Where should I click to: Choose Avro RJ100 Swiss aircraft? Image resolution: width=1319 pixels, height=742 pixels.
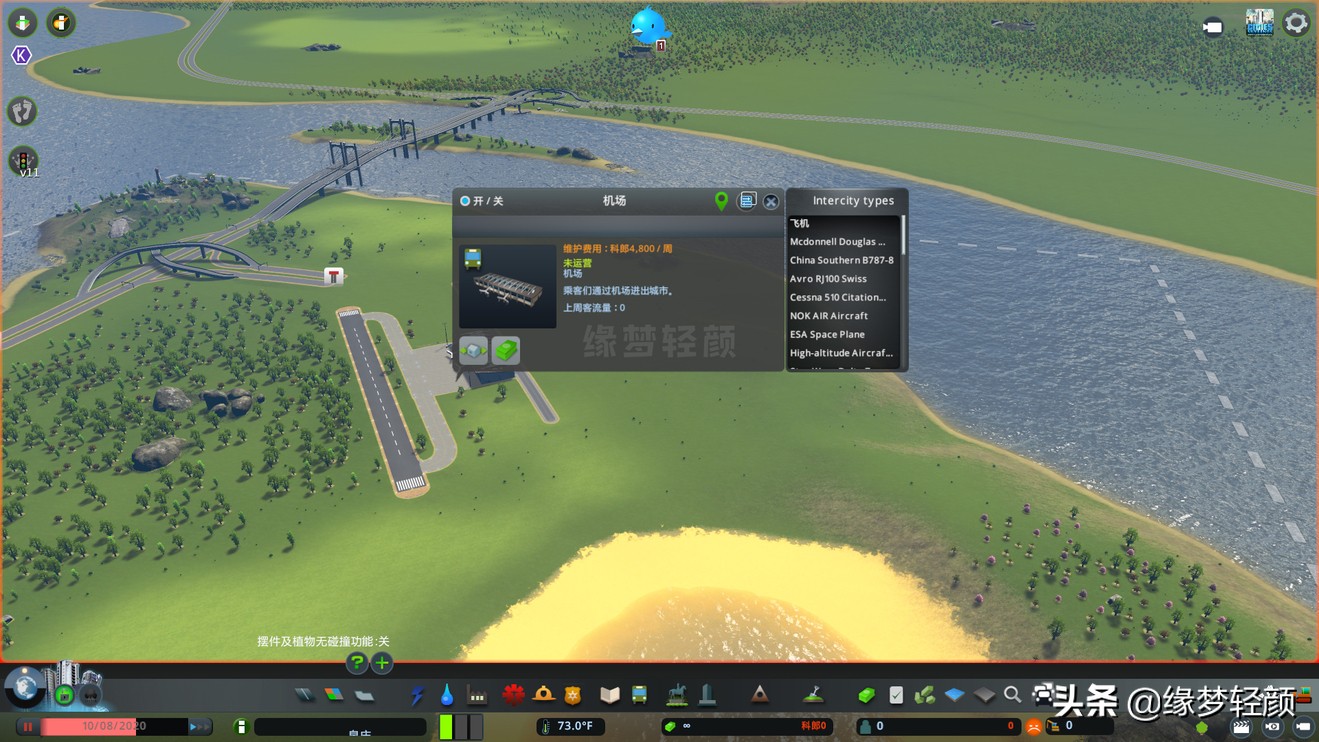point(828,279)
